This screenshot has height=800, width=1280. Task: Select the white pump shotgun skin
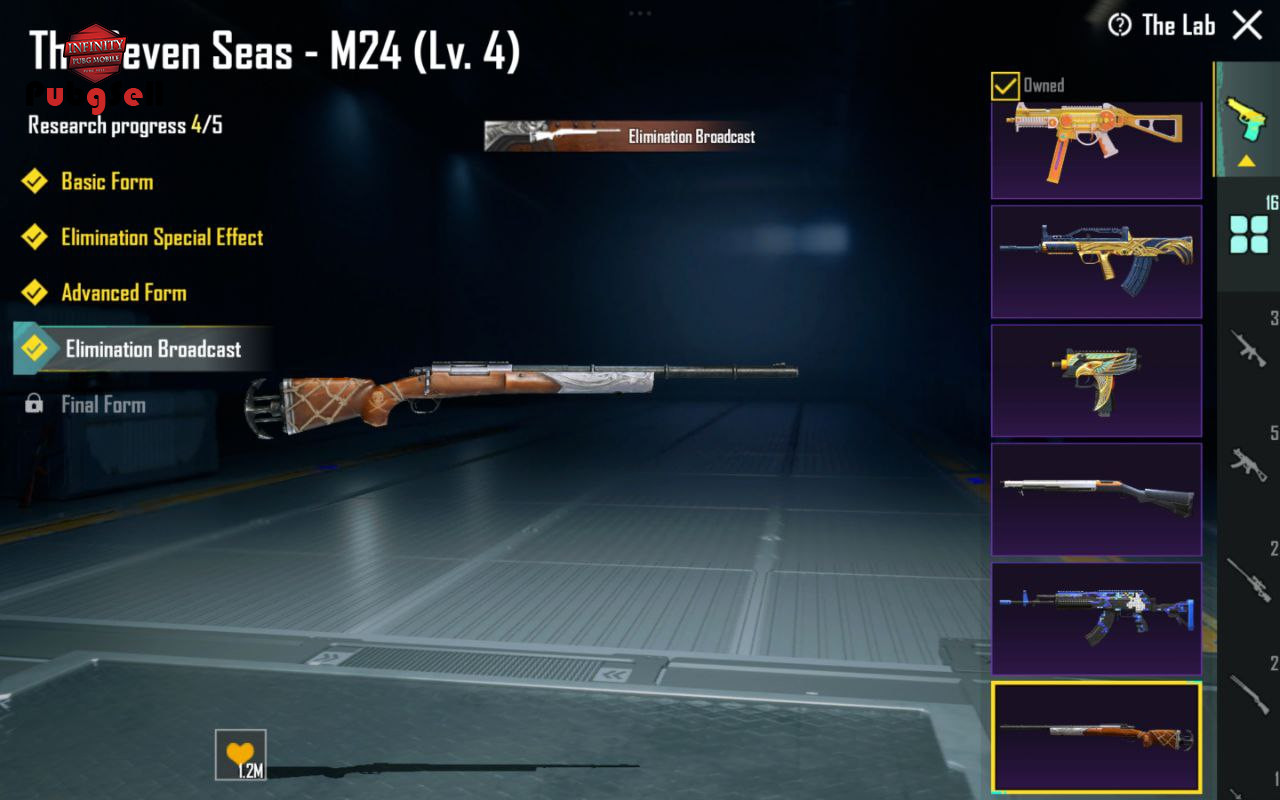[1096, 499]
